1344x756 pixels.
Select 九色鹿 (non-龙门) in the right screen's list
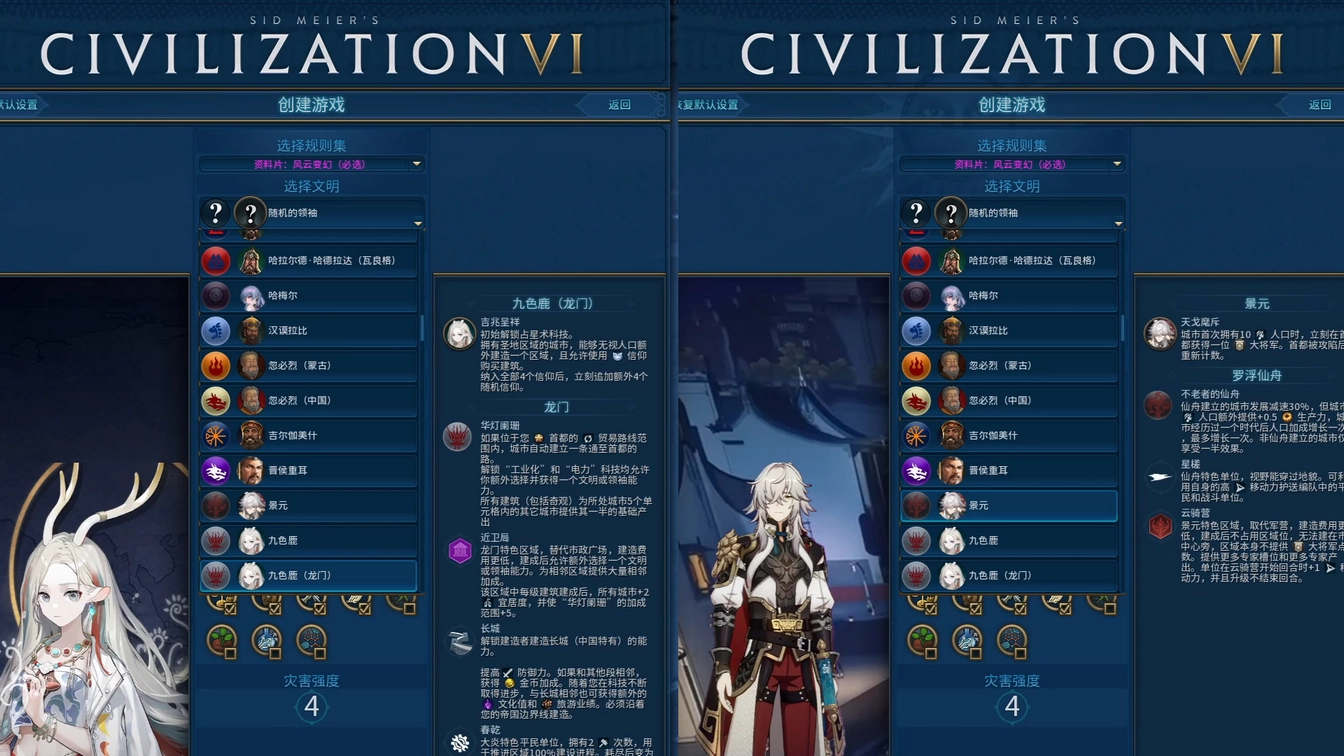click(1009, 540)
